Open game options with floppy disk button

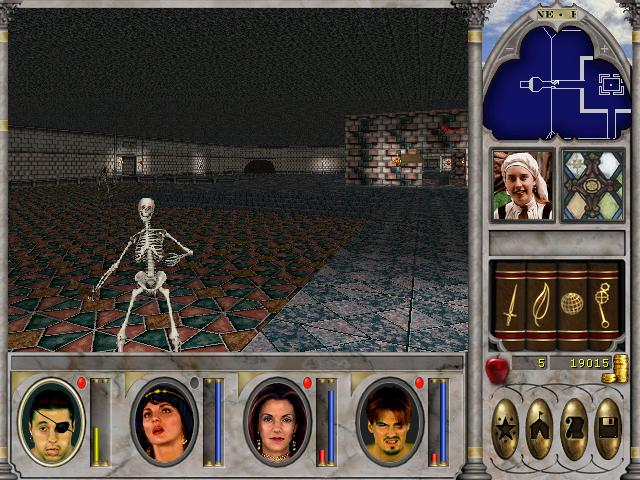point(606,429)
